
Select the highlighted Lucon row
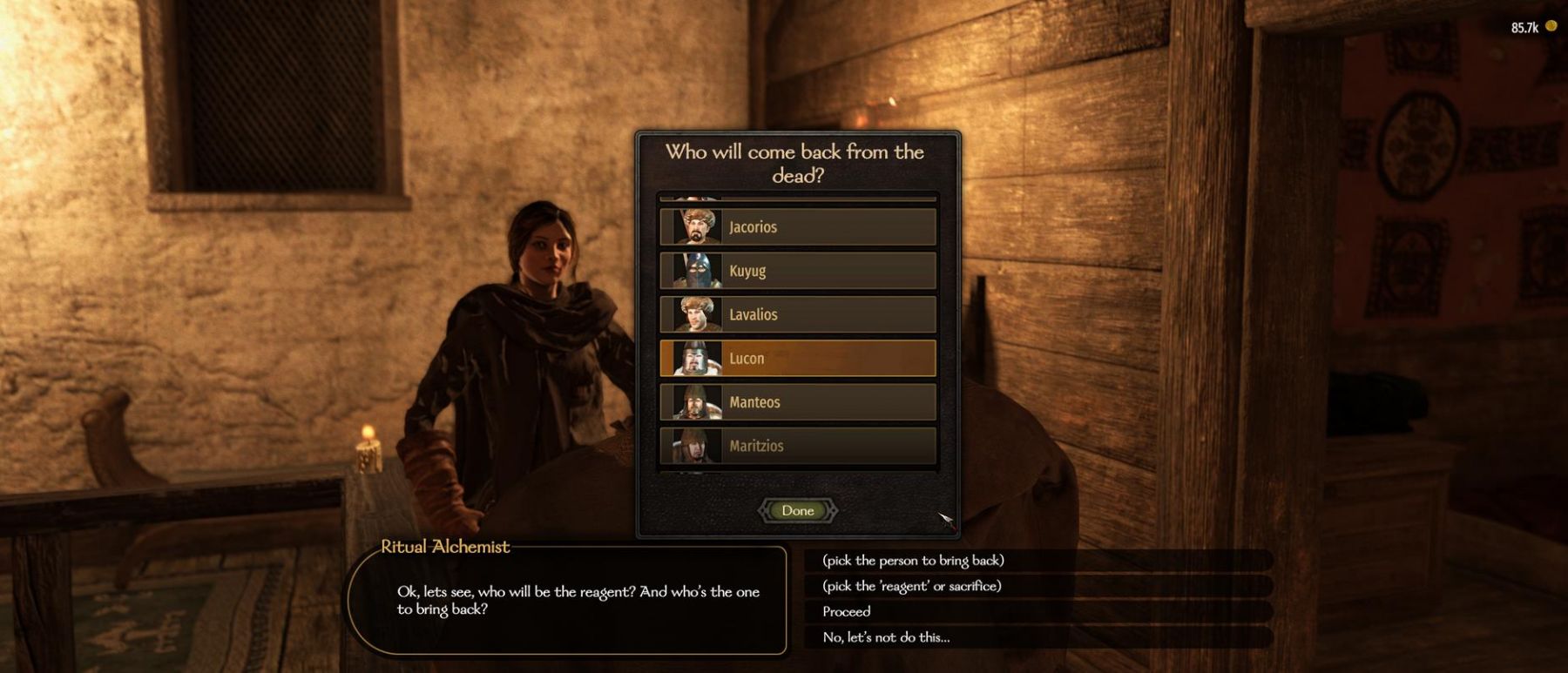(x=797, y=359)
